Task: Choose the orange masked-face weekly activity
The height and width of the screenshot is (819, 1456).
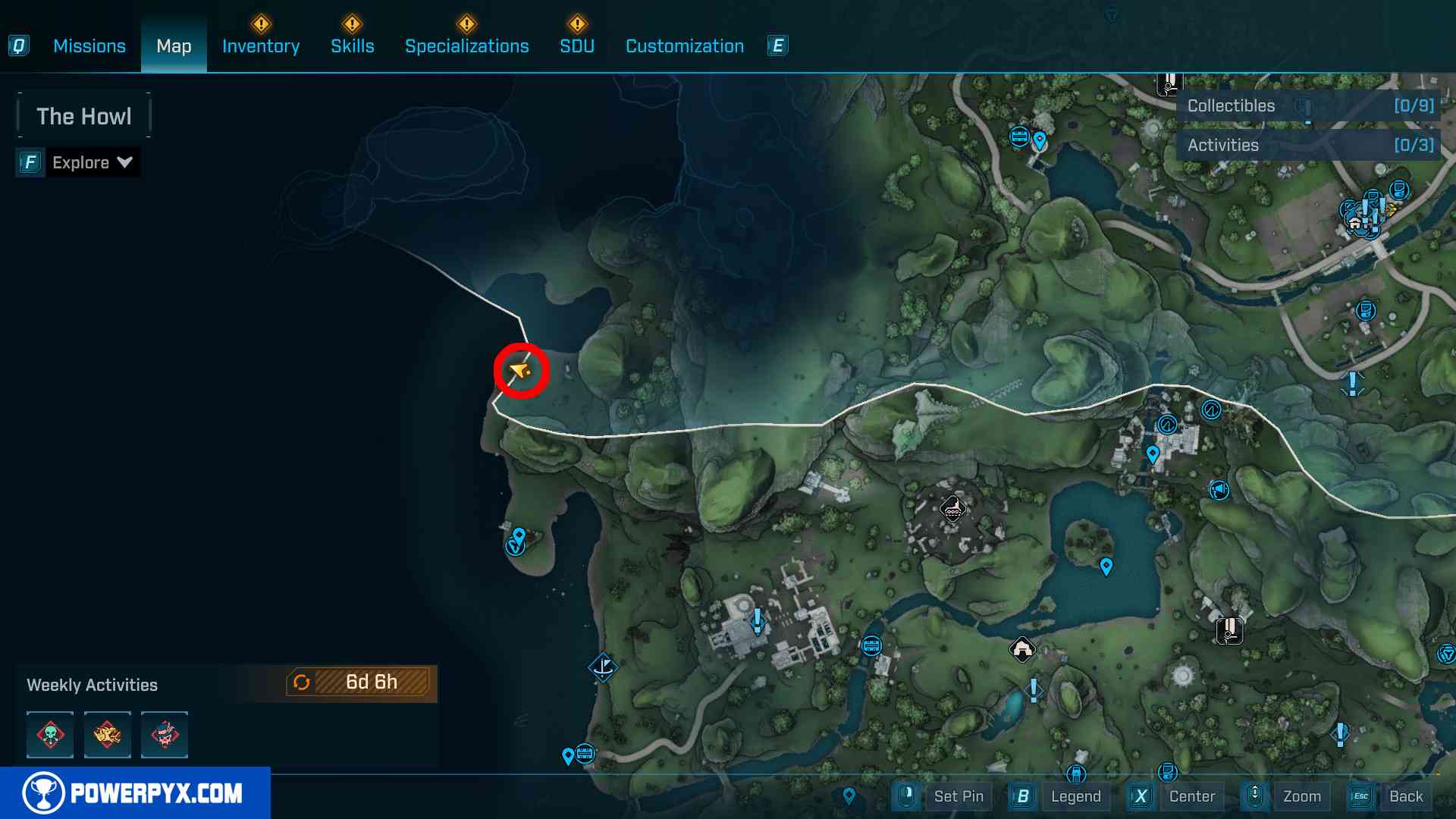Action: tap(107, 735)
